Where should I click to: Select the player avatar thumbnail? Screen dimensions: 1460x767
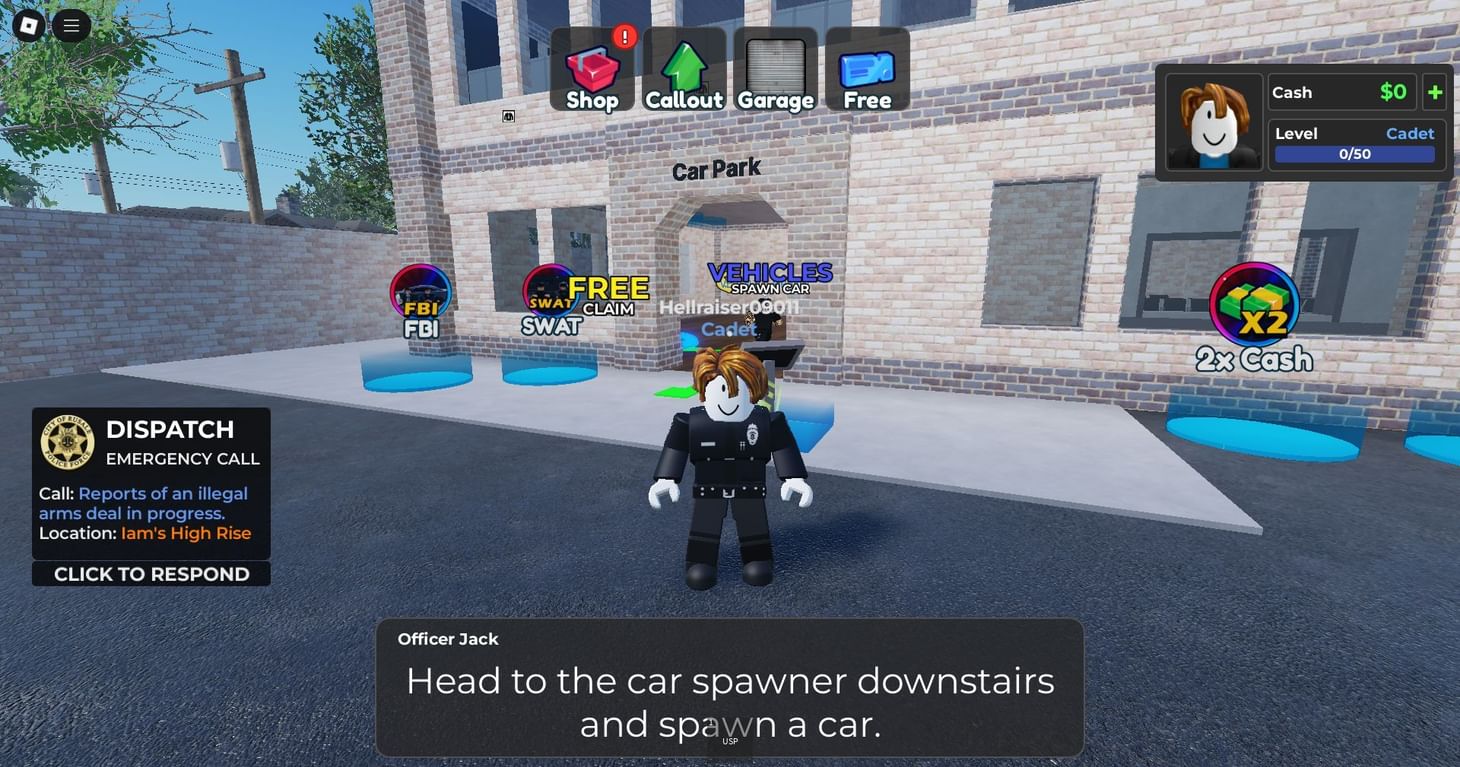click(1212, 123)
